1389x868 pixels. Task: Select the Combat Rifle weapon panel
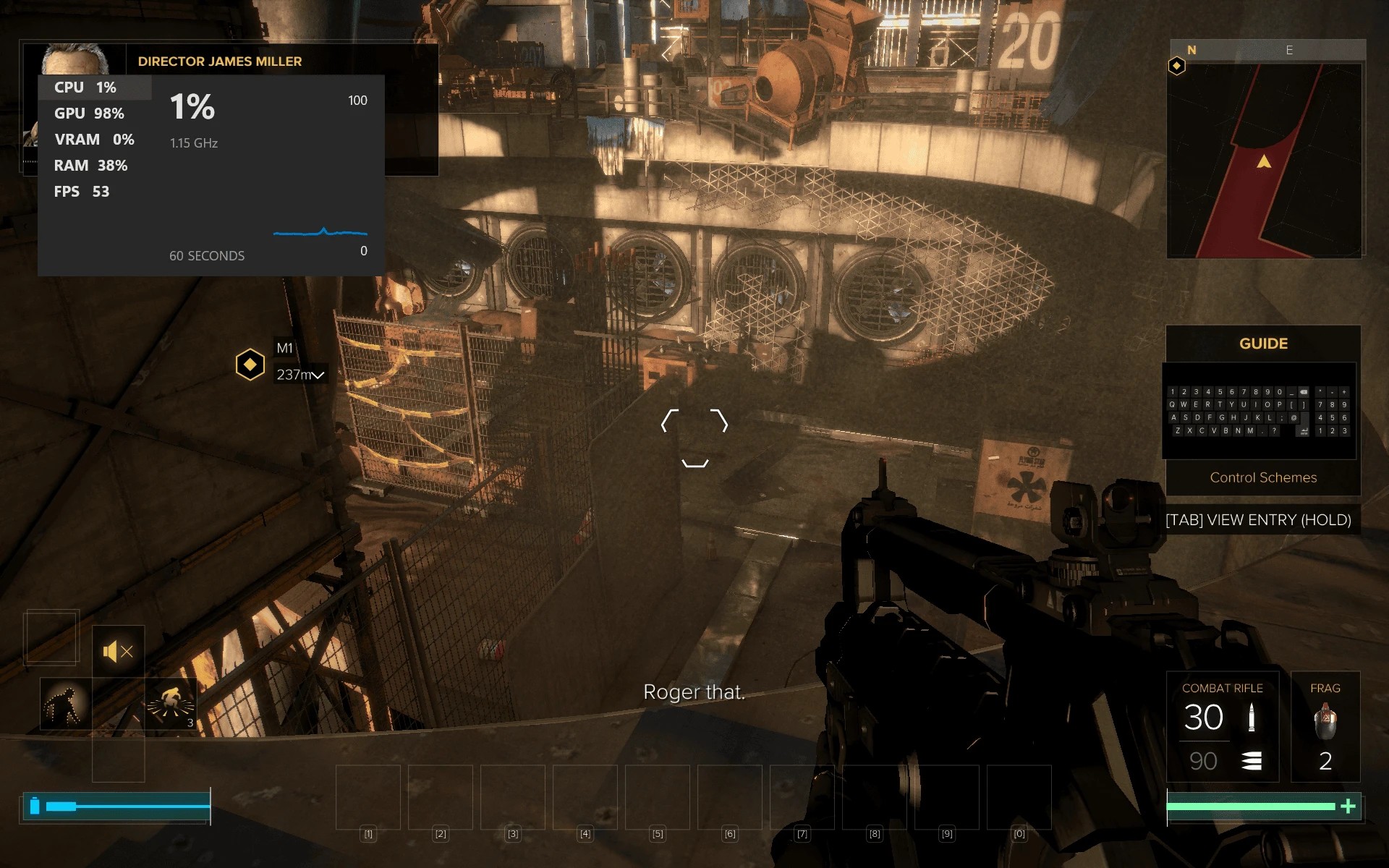[1222, 727]
